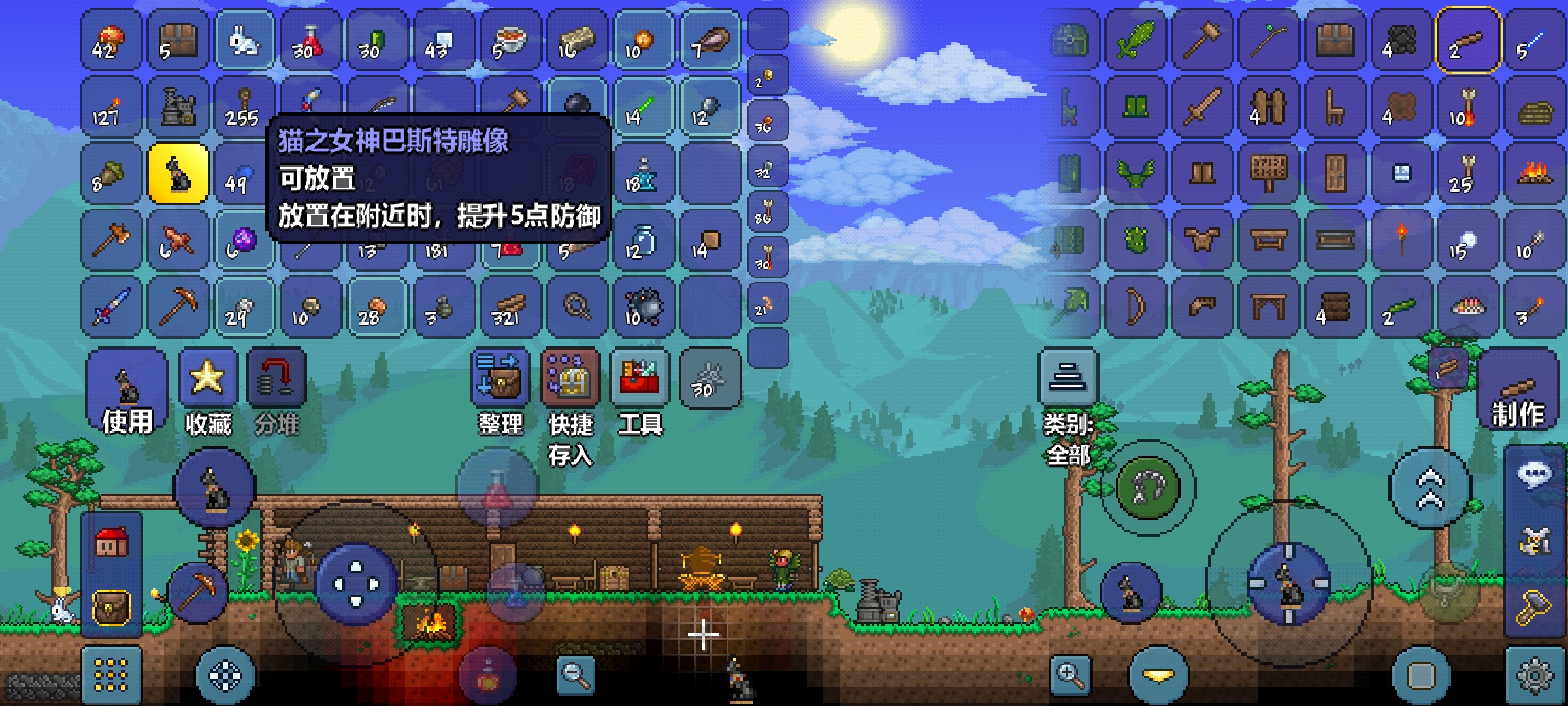Activate the grappling hook button
Image resolution: width=1568 pixels, height=706 pixels.
pyautogui.click(x=1148, y=488)
